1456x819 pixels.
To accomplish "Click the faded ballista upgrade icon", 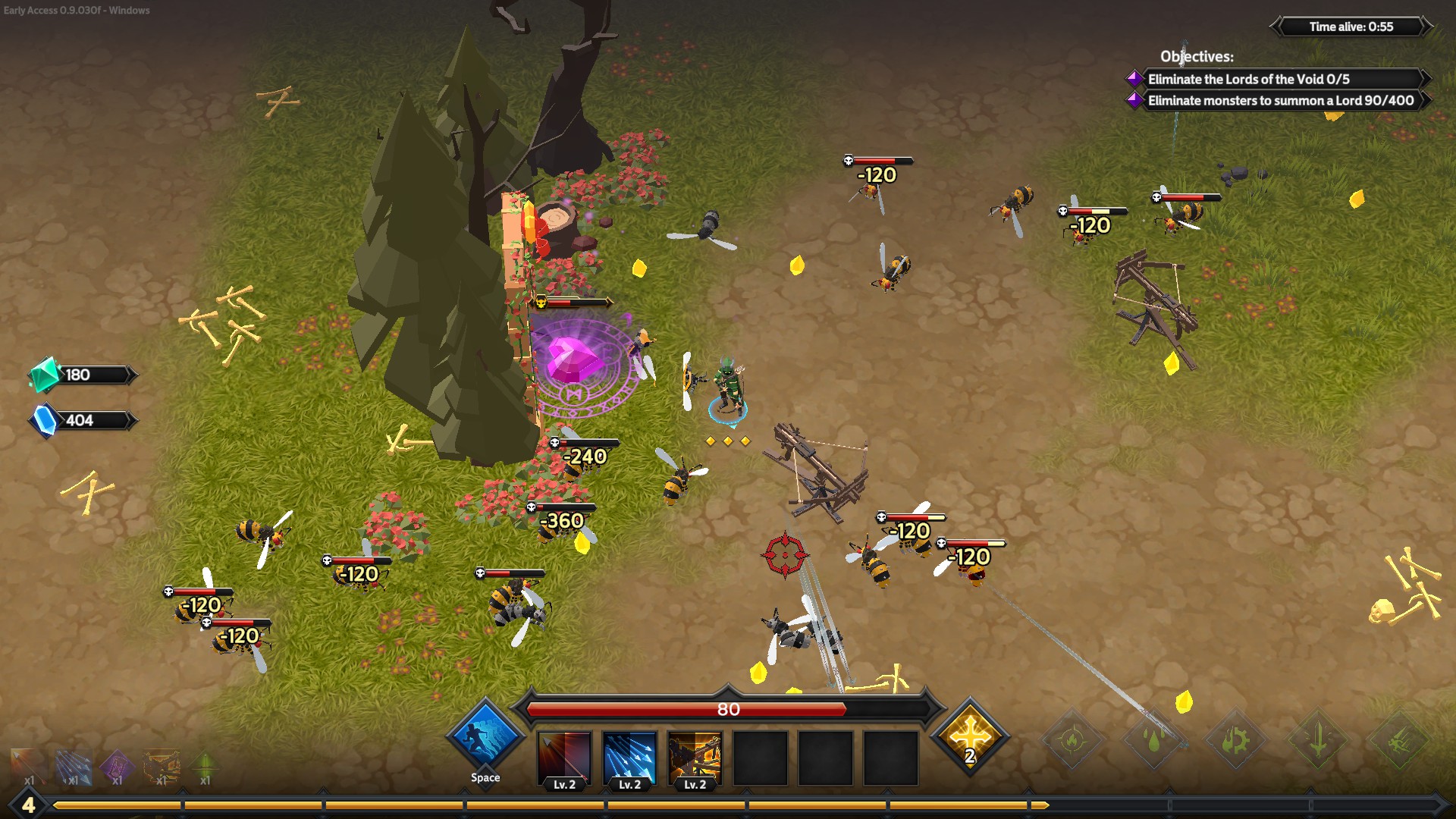I will 162,766.
